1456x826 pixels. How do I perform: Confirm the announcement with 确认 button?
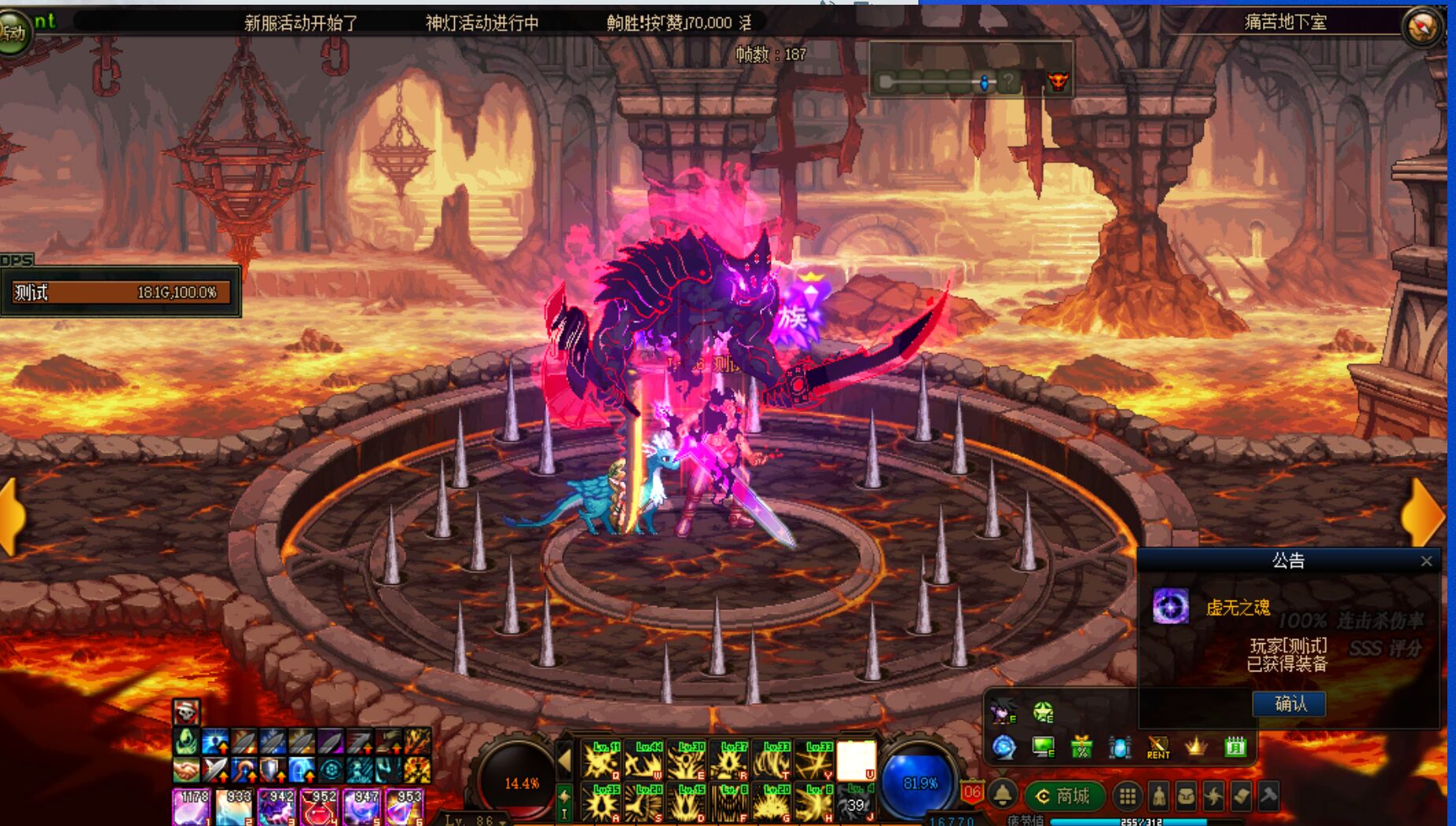pyautogui.click(x=1289, y=703)
